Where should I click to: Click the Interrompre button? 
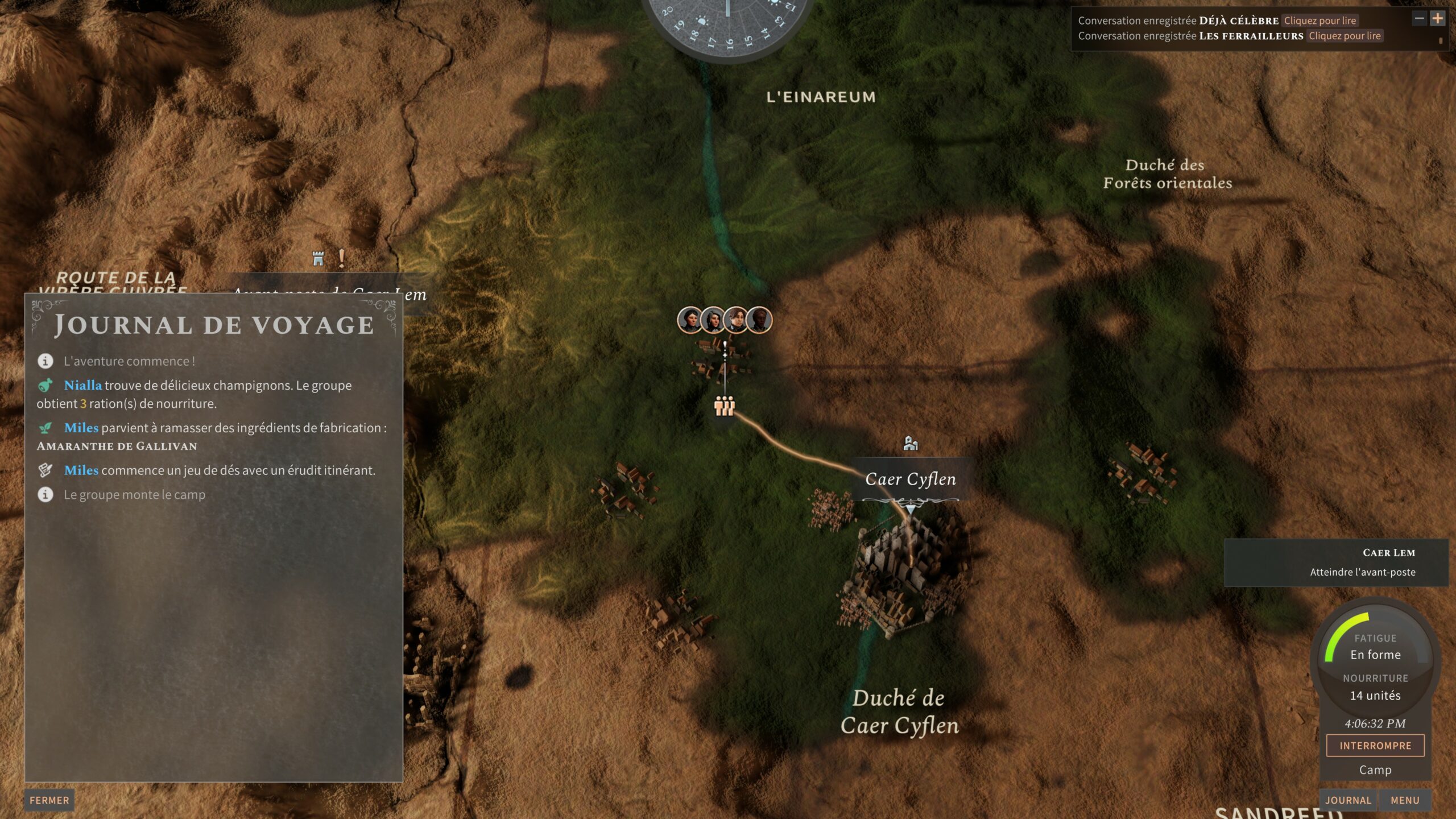[1375, 746]
